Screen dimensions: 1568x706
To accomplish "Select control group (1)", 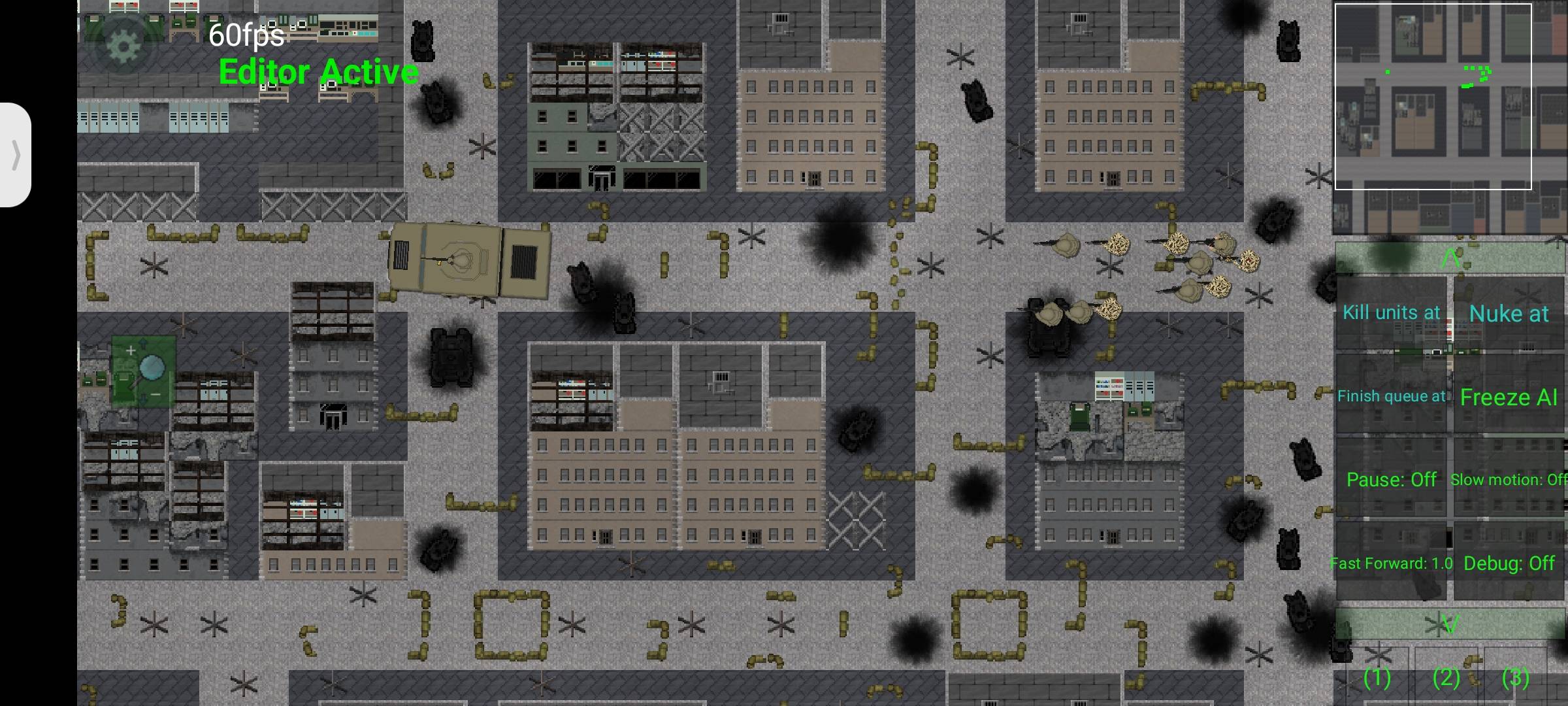I will pyautogui.click(x=1377, y=677).
